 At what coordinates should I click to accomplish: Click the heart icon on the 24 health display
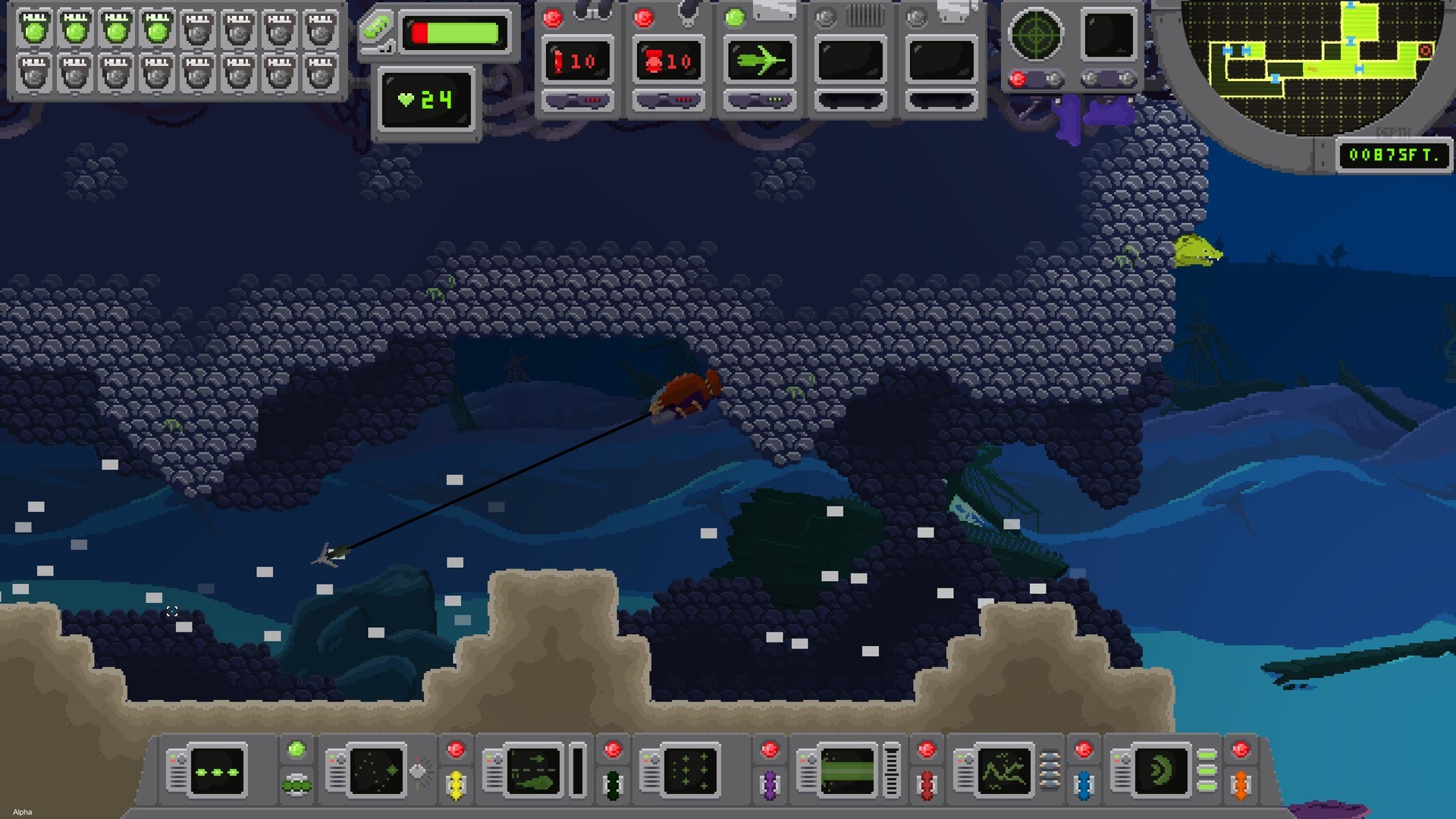(406, 99)
